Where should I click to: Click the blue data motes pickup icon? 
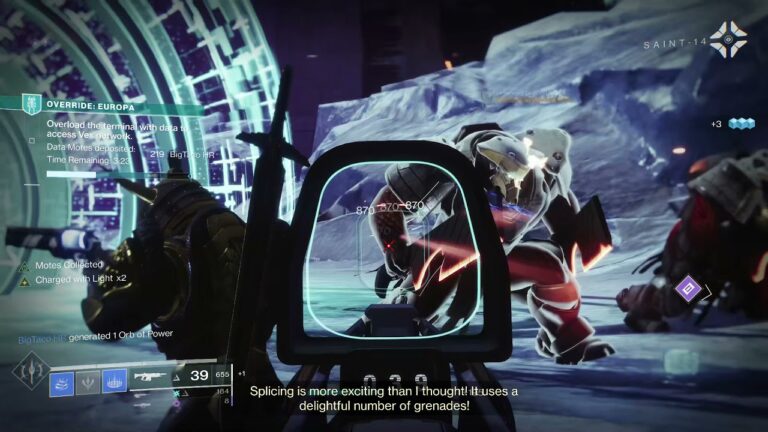[x=740, y=124]
